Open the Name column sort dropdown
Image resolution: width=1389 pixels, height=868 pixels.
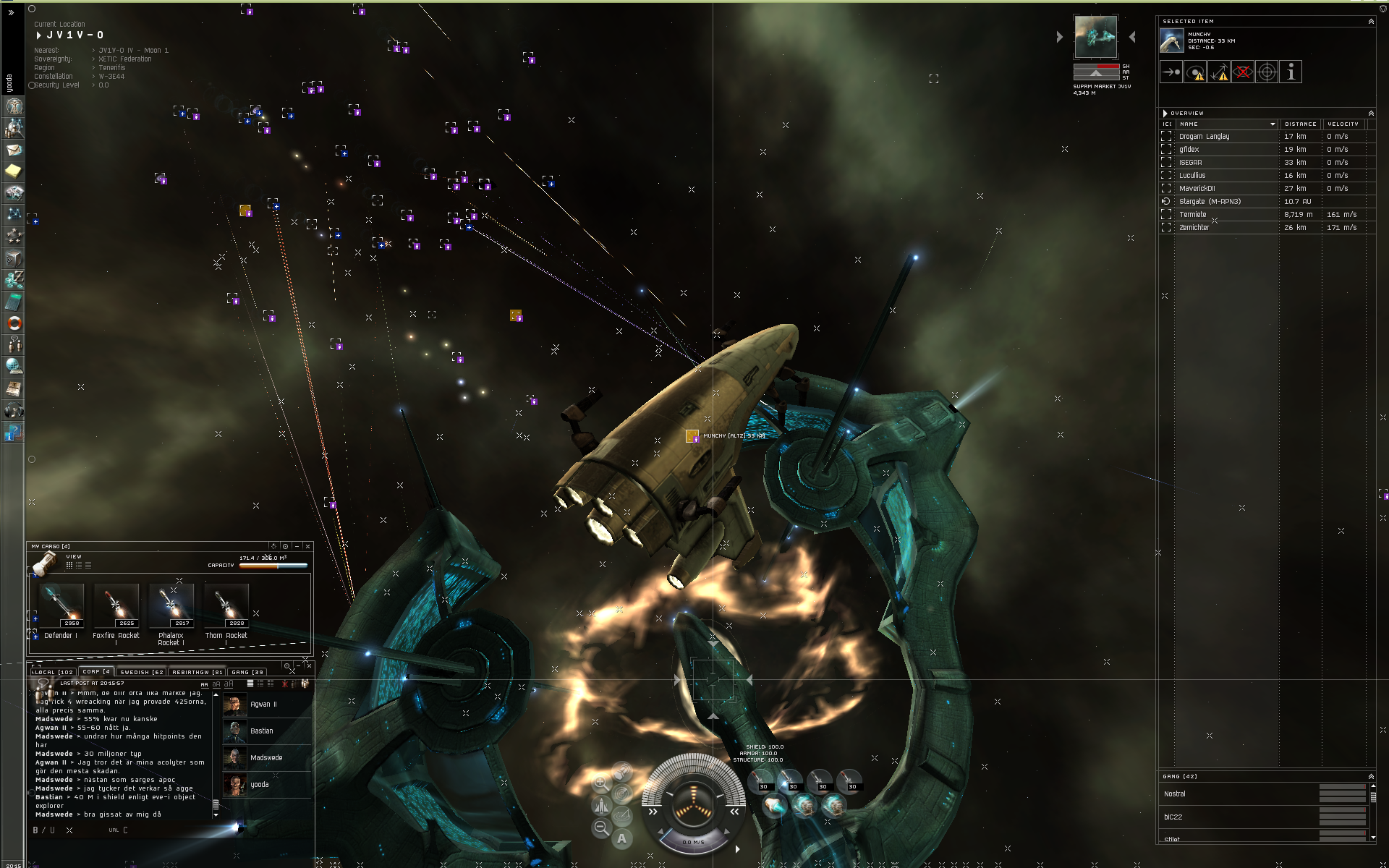(1272, 124)
